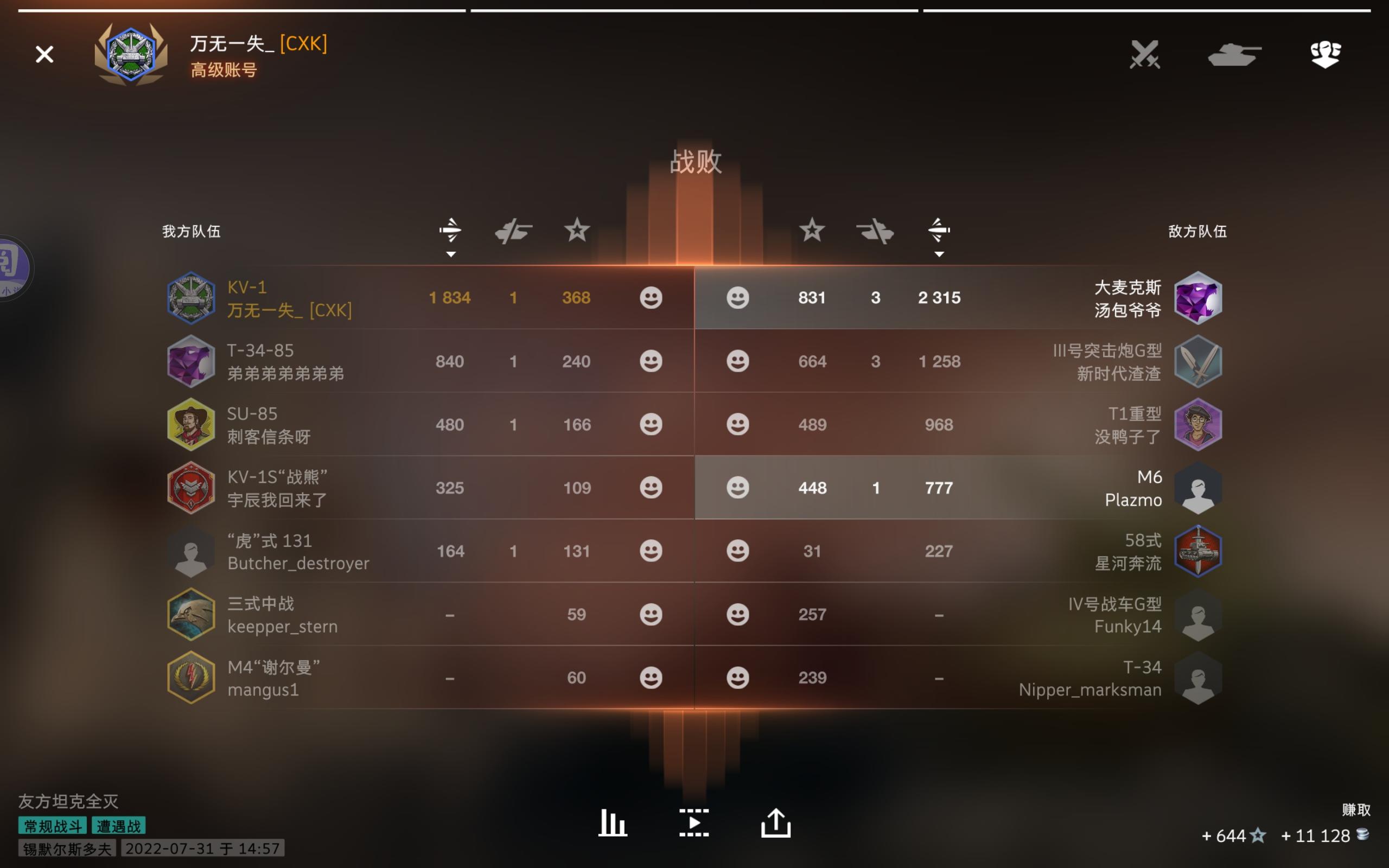Play the battle replay icon
The image size is (1389, 868).
[694, 822]
